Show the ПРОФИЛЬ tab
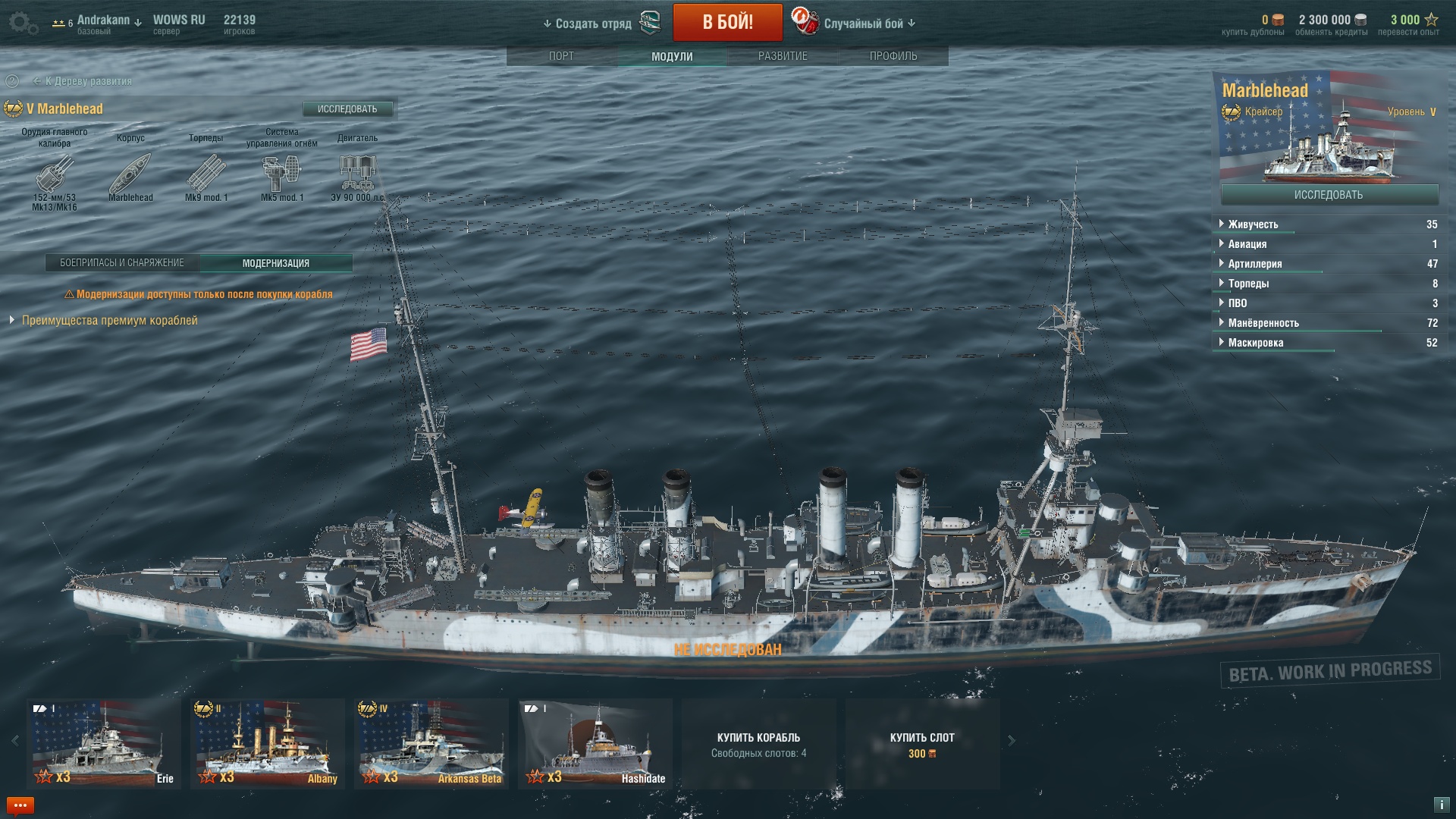 pyautogui.click(x=893, y=56)
